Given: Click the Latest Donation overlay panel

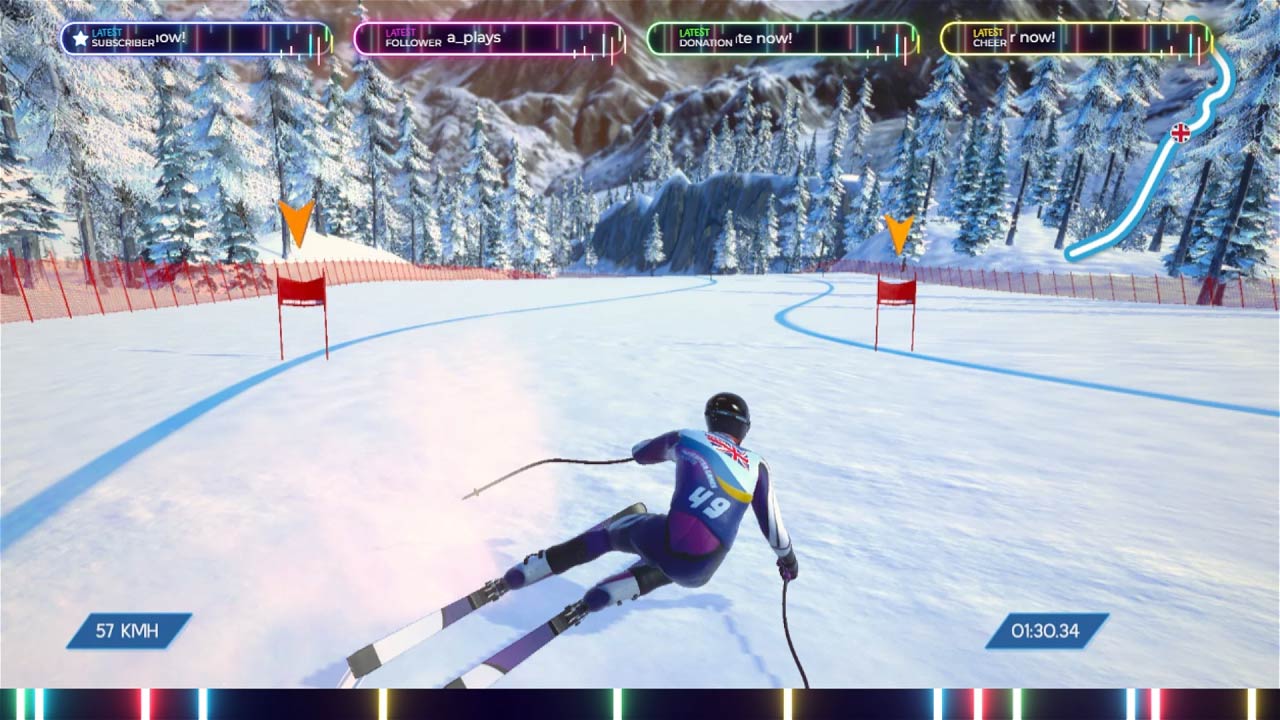Looking at the screenshot, I should 782,39.
